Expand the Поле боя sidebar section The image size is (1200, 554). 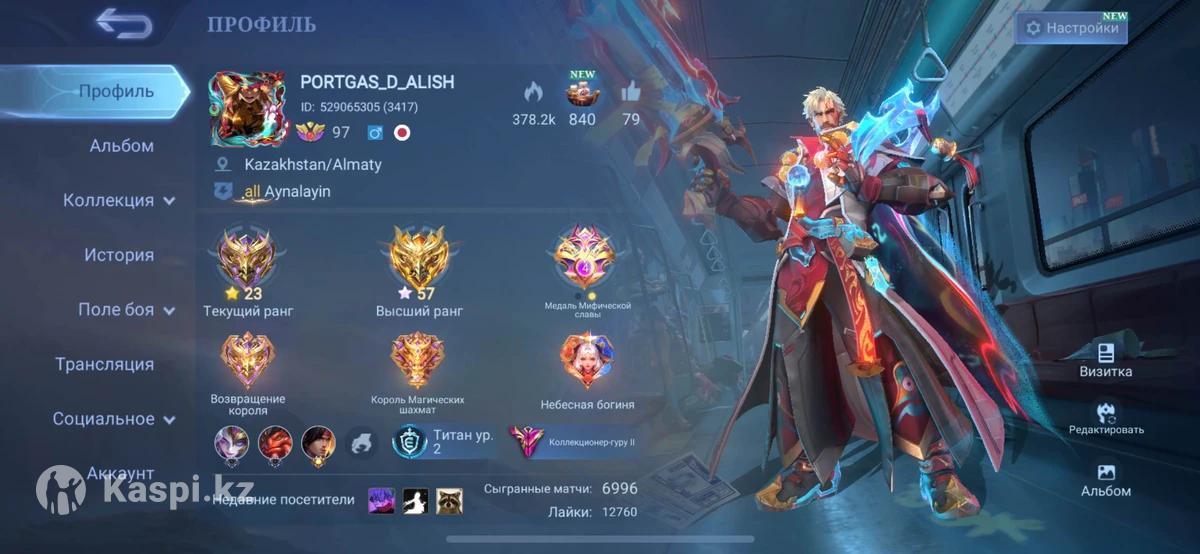(x=125, y=310)
